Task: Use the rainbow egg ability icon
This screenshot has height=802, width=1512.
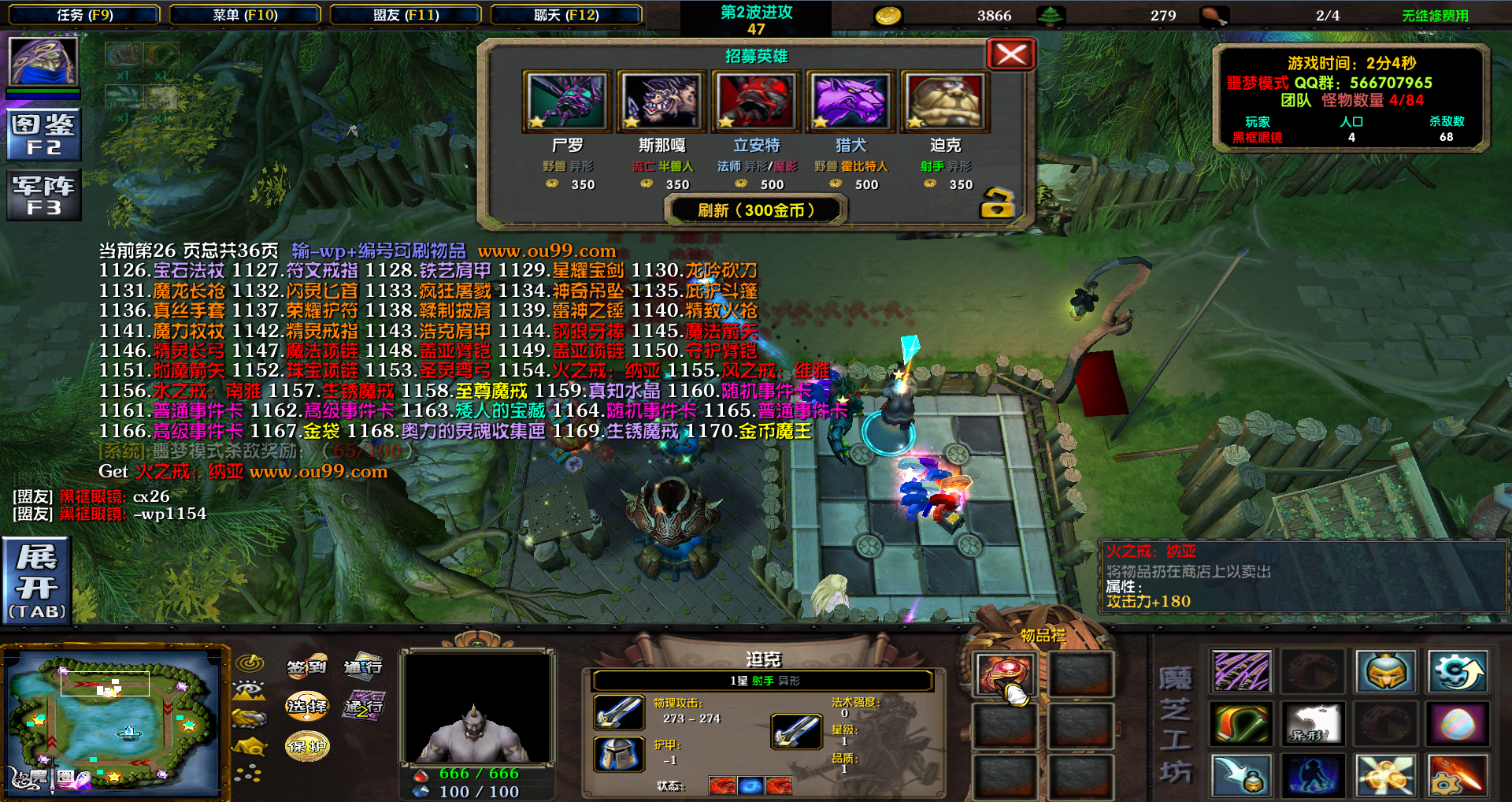Action: coord(1457,723)
